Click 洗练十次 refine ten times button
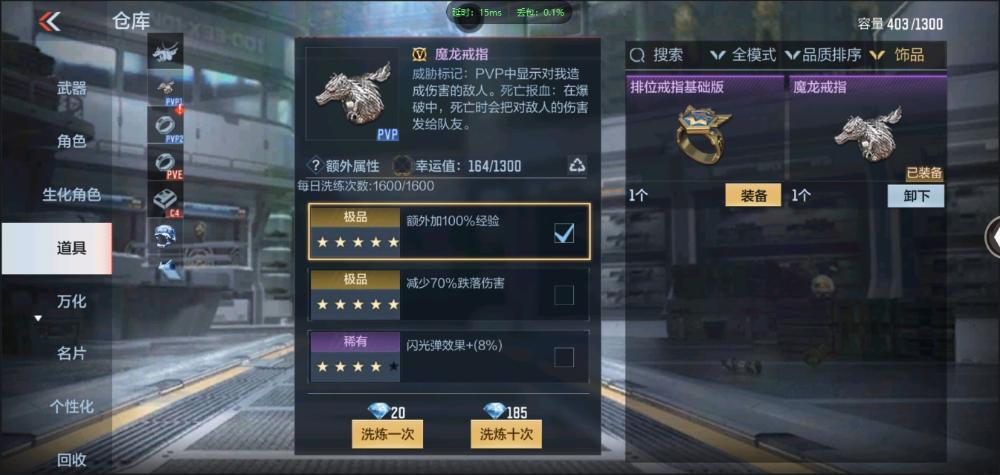The width and height of the screenshot is (1000, 475). point(505,434)
